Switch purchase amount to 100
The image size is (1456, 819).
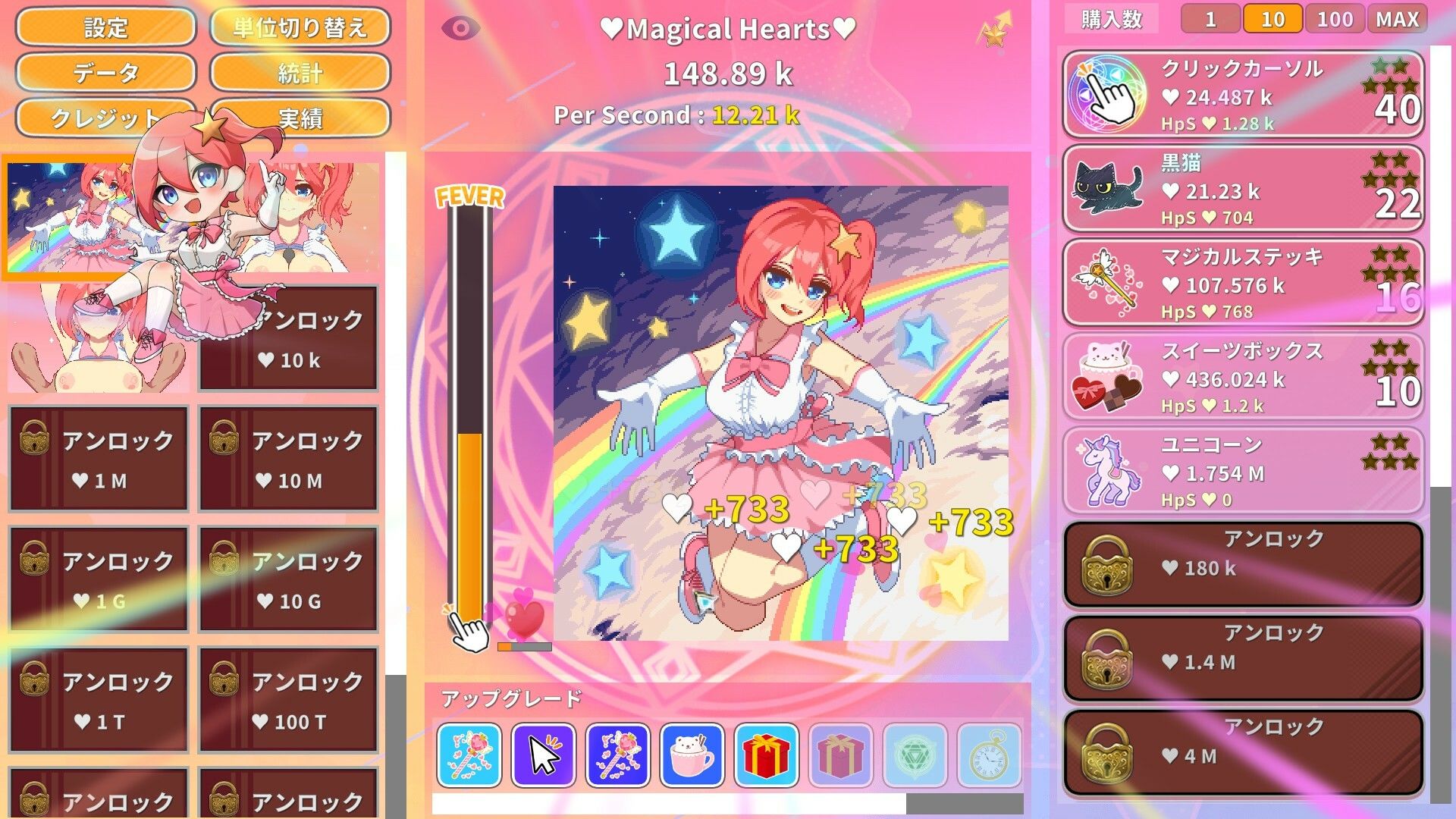pos(1335,18)
